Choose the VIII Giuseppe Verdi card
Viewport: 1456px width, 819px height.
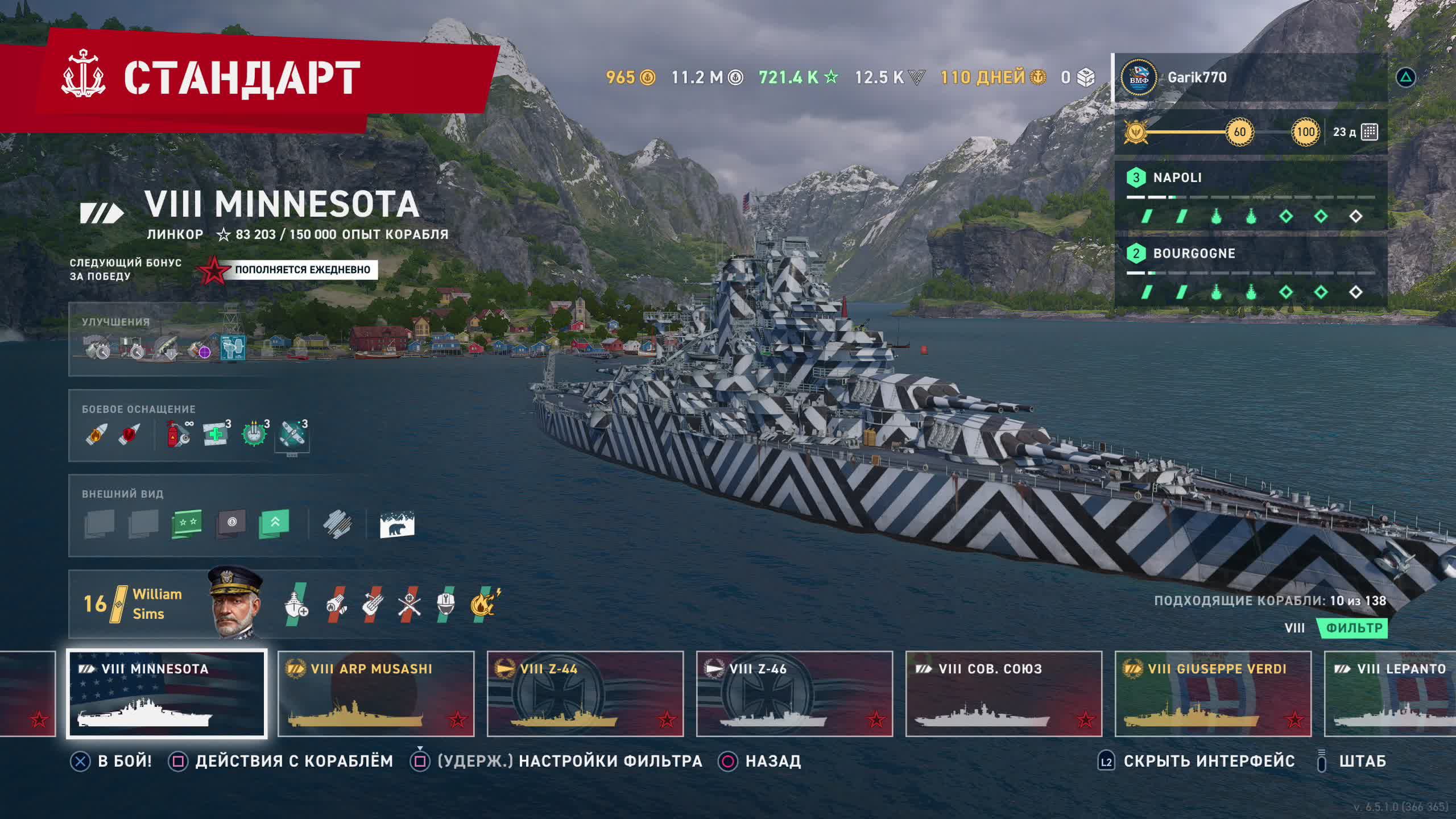tap(1213, 693)
